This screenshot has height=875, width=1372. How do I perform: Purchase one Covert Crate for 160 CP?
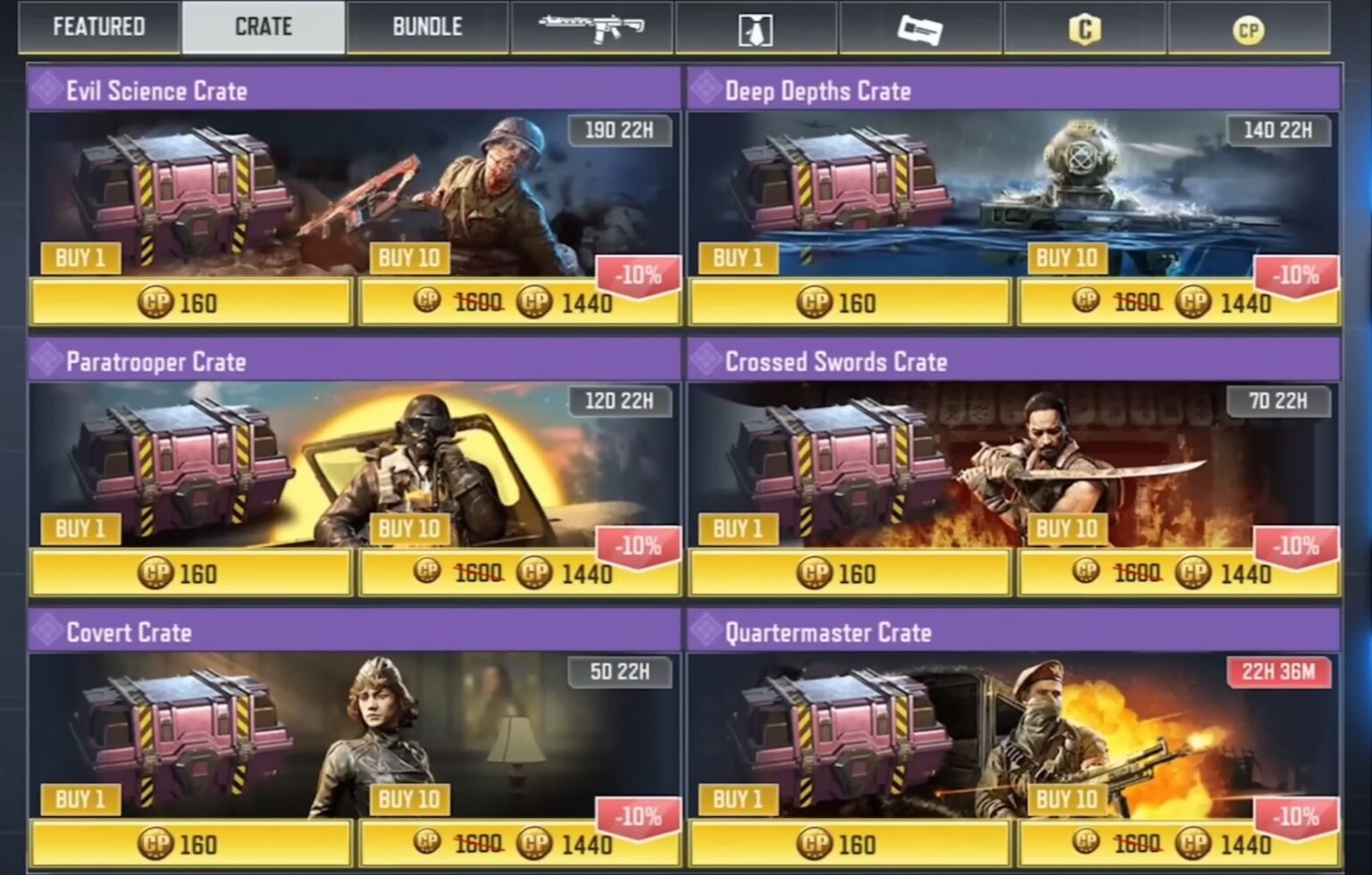point(188,846)
